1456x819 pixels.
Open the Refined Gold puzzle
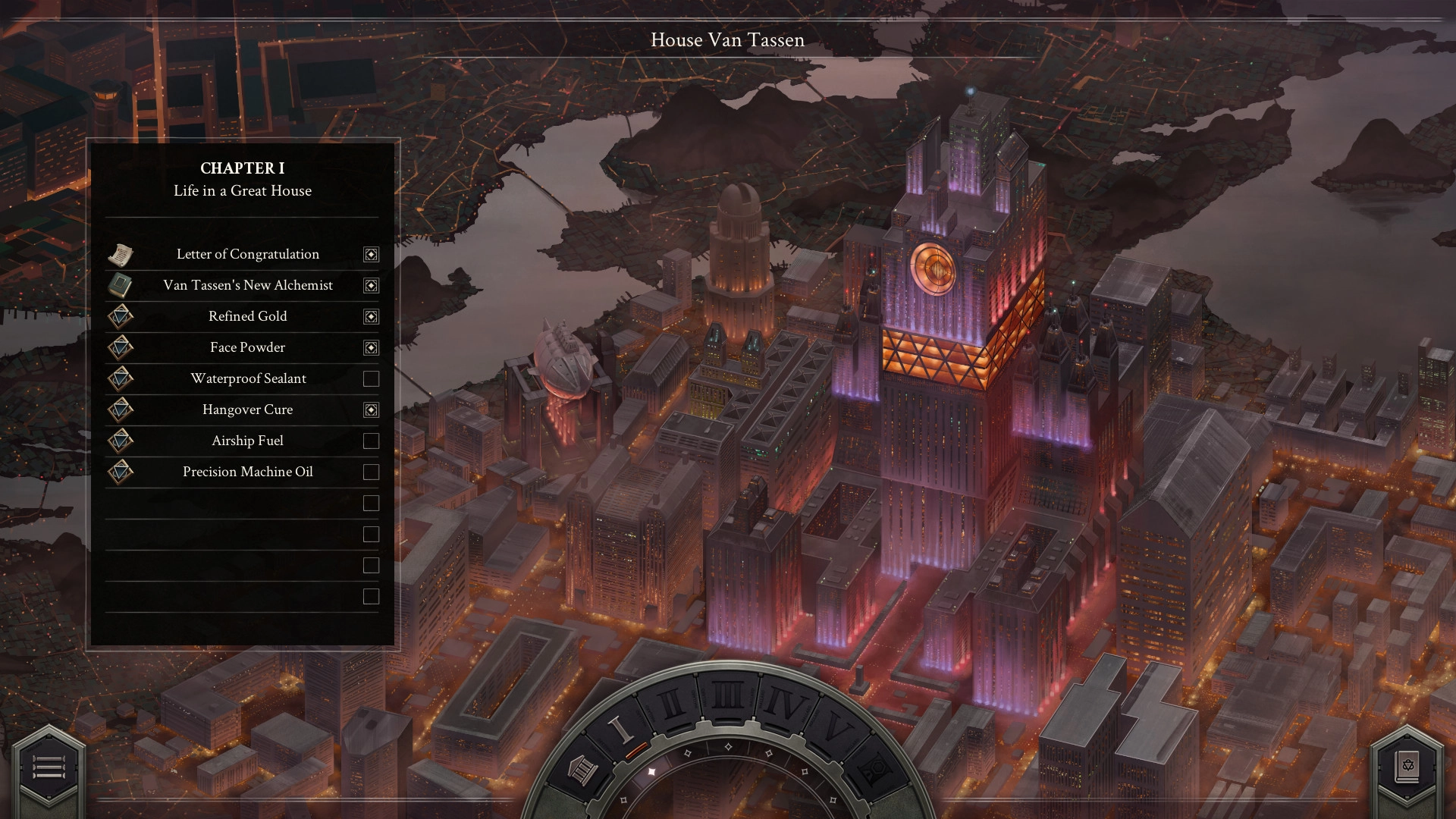[x=247, y=317]
